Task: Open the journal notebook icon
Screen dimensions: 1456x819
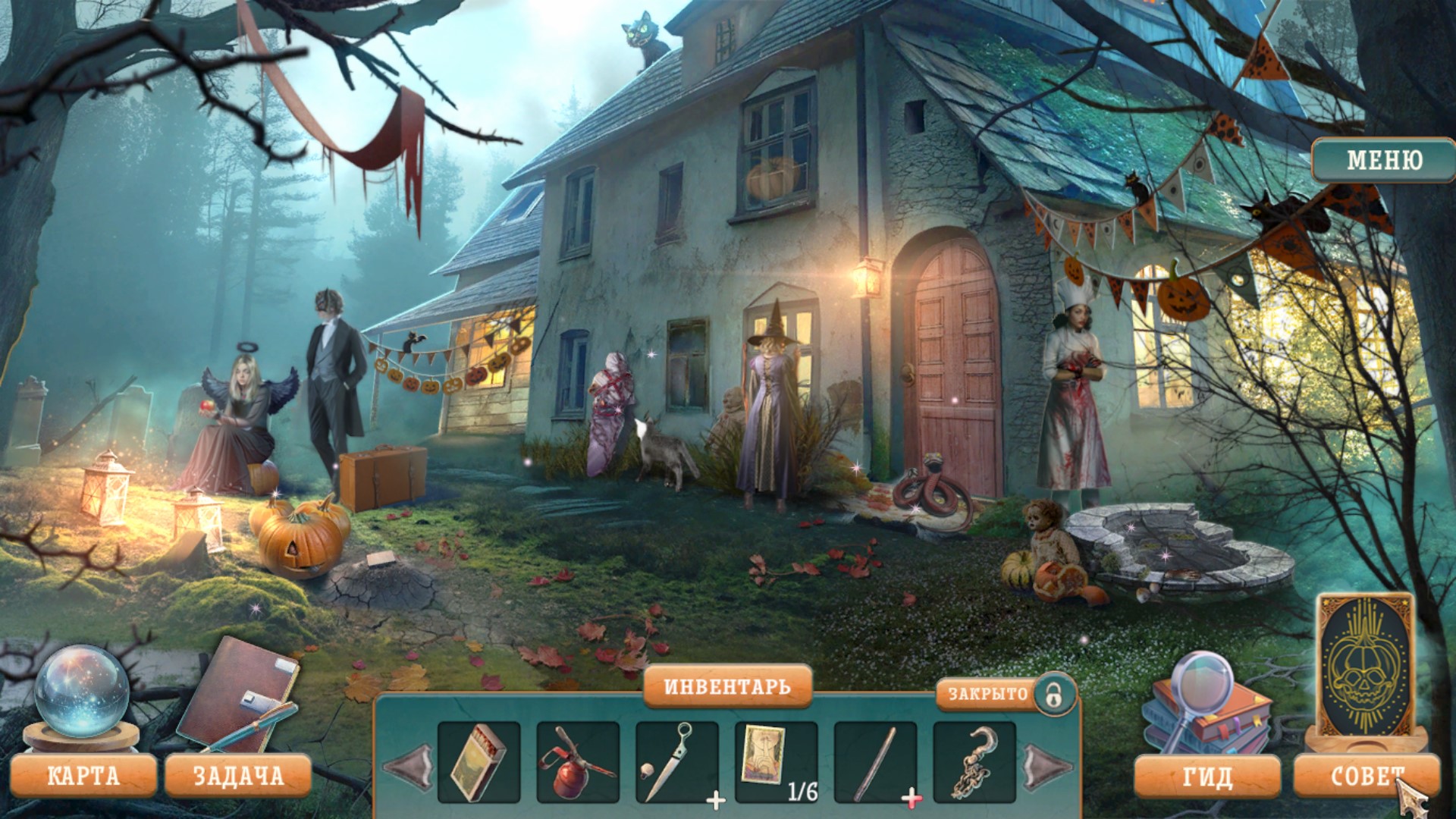Action: 237,695
